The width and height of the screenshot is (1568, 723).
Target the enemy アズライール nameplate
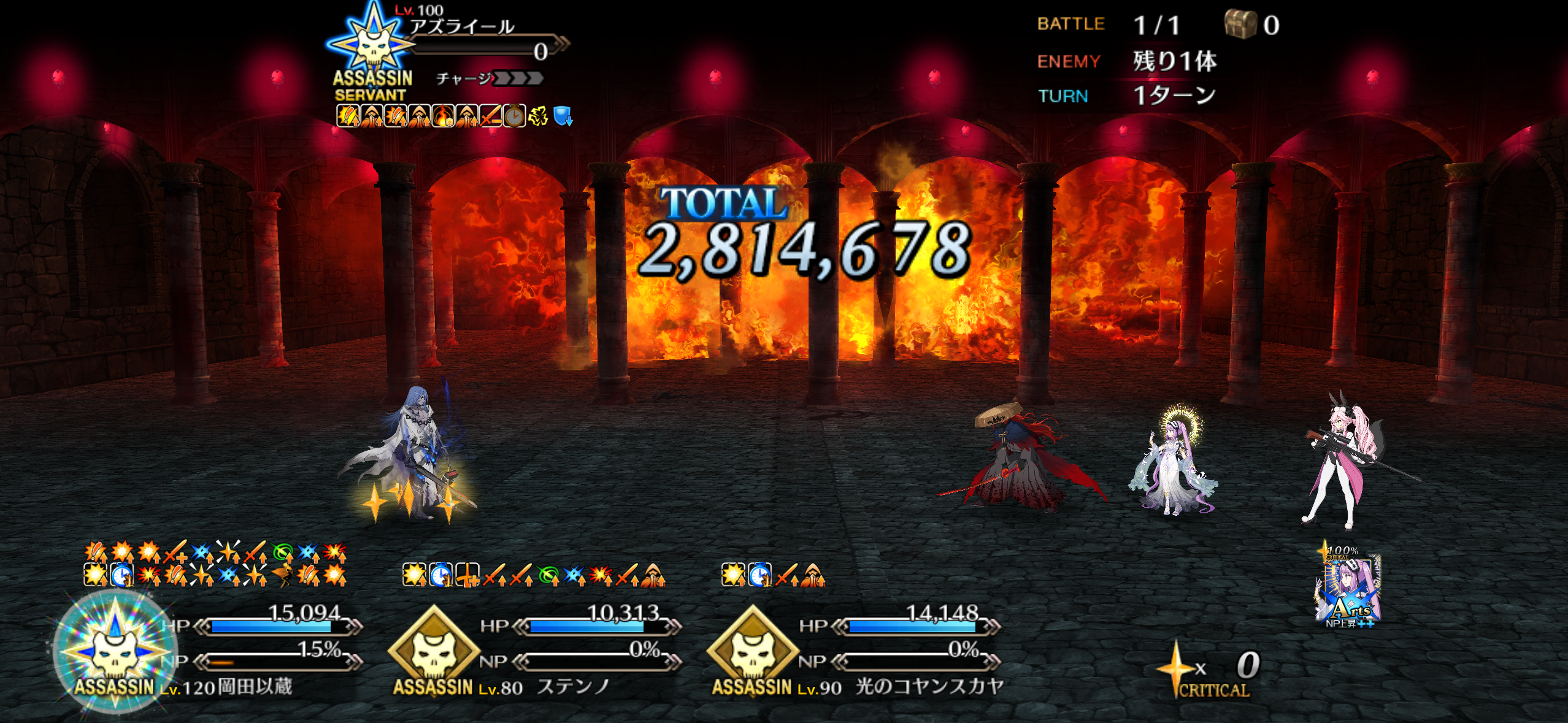463,28
